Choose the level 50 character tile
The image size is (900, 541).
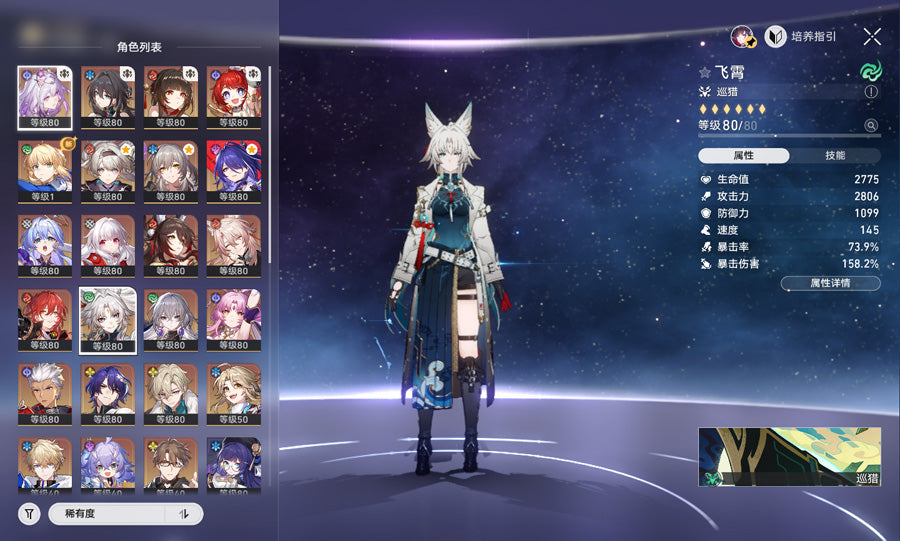pos(233,394)
